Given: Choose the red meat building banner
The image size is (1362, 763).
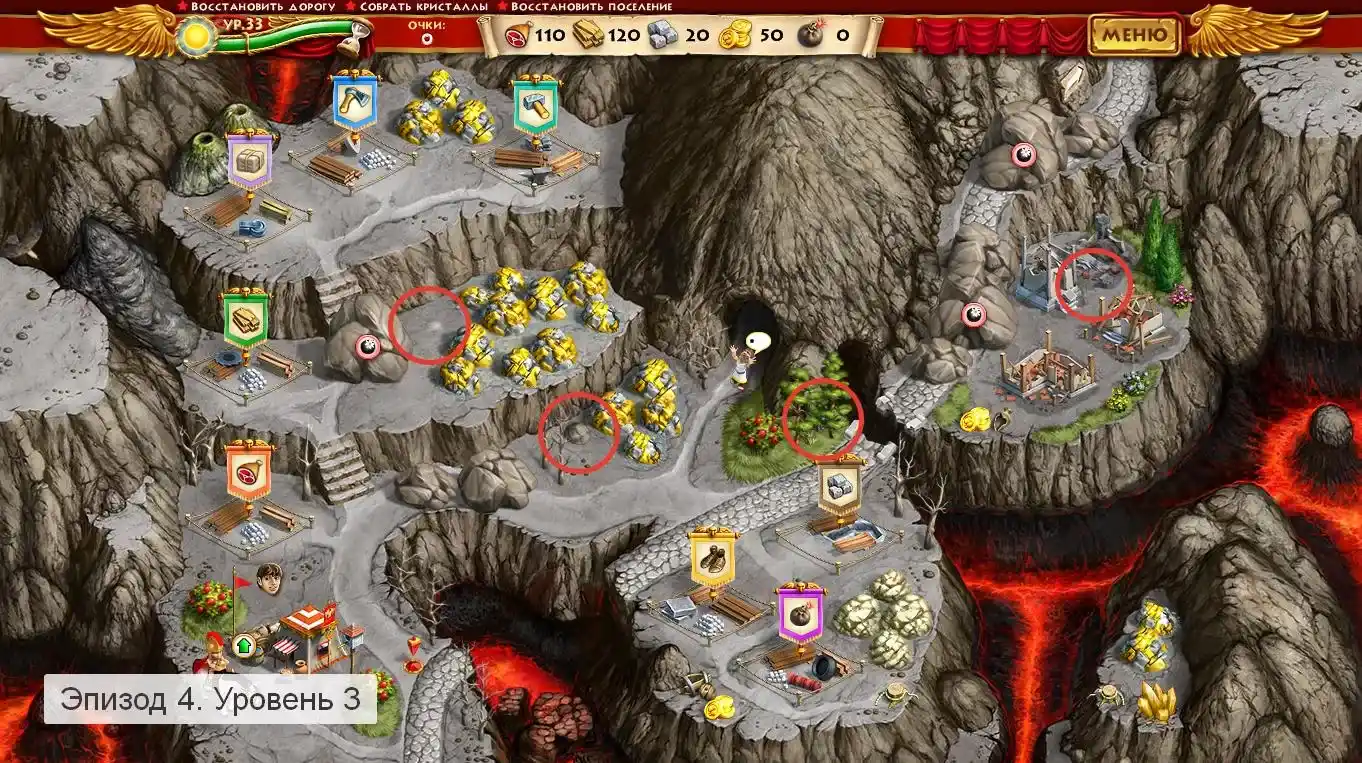Looking at the screenshot, I should 249,471.
